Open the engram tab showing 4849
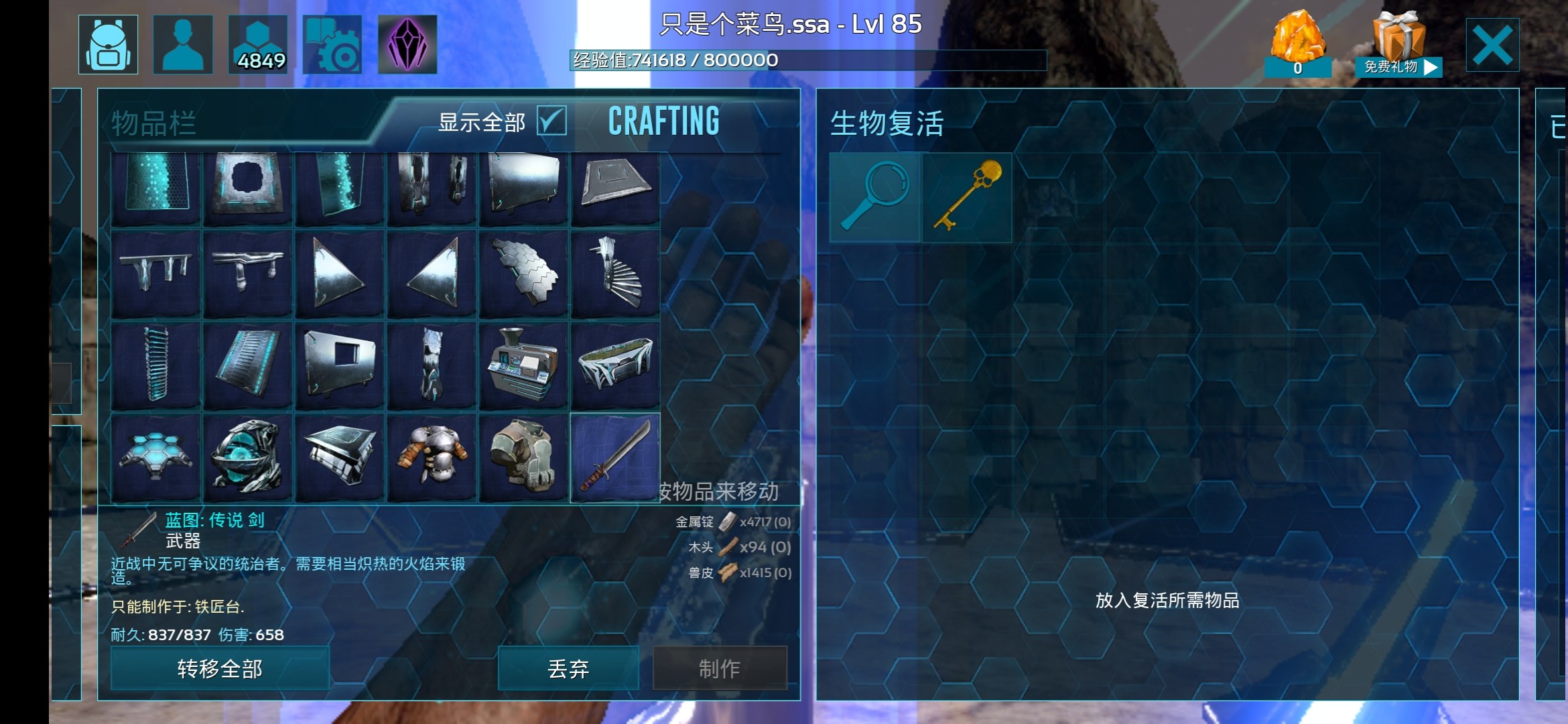This screenshot has height=724, width=1568. [258, 44]
